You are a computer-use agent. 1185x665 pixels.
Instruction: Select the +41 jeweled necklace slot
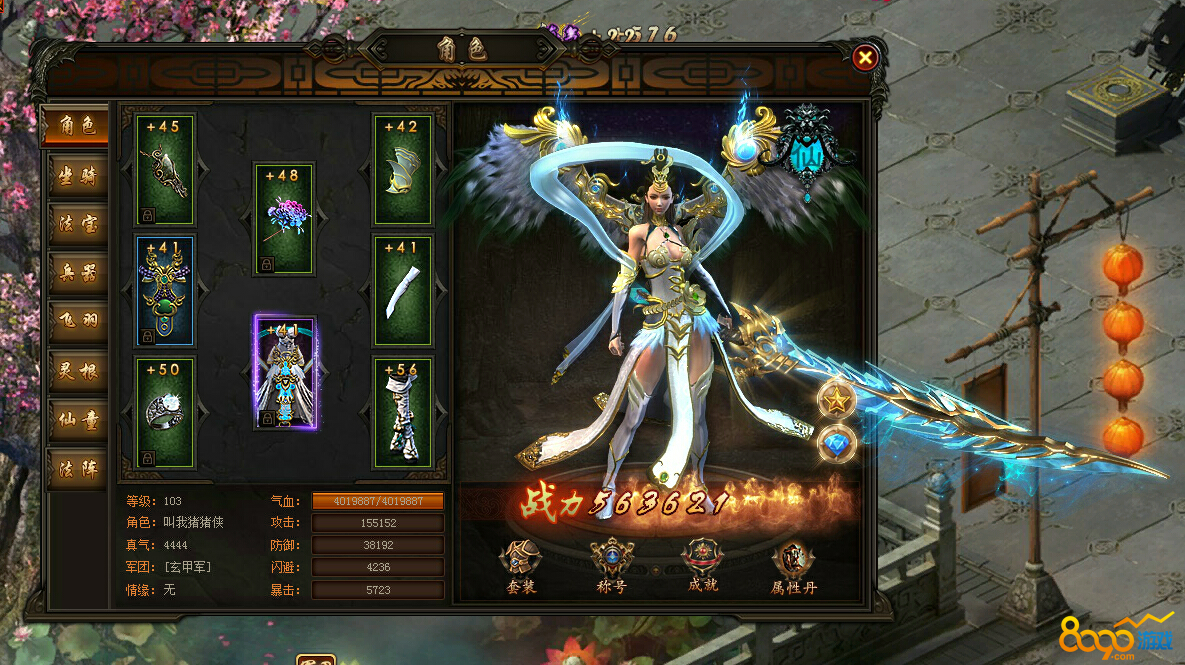pos(165,291)
